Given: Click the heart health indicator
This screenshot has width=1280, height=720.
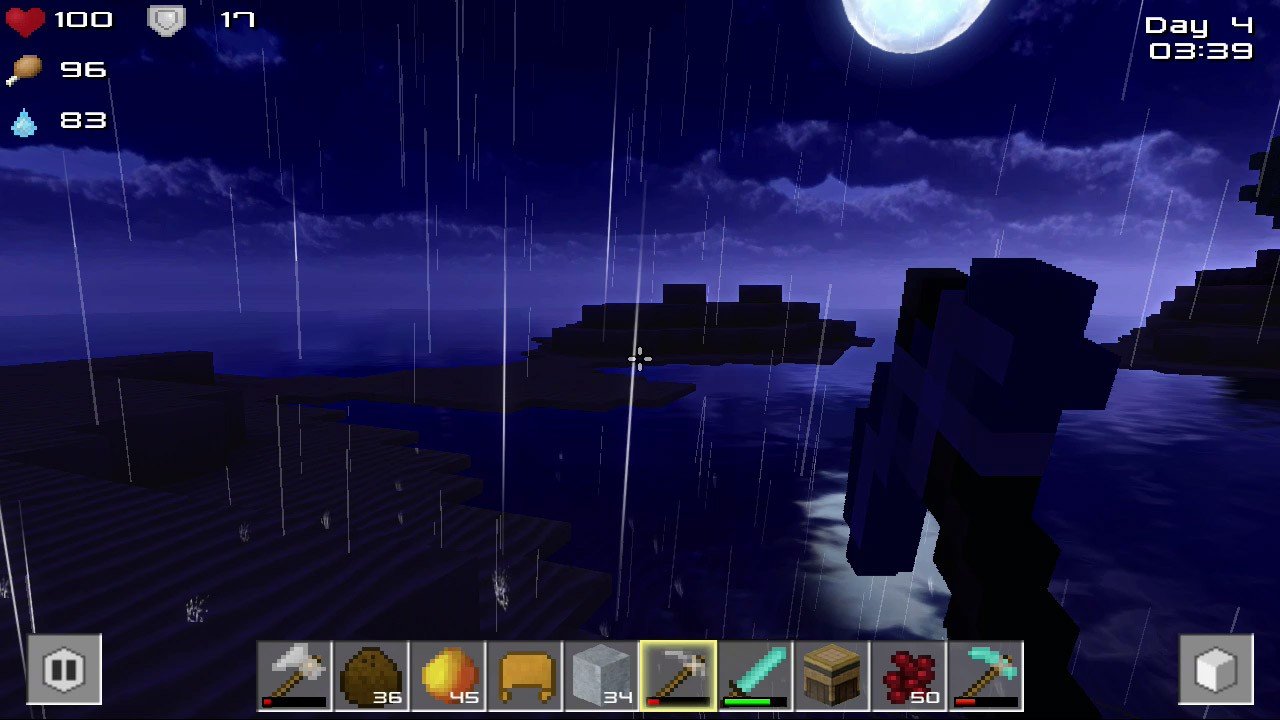Looking at the screenshot, I should point(22,18).
